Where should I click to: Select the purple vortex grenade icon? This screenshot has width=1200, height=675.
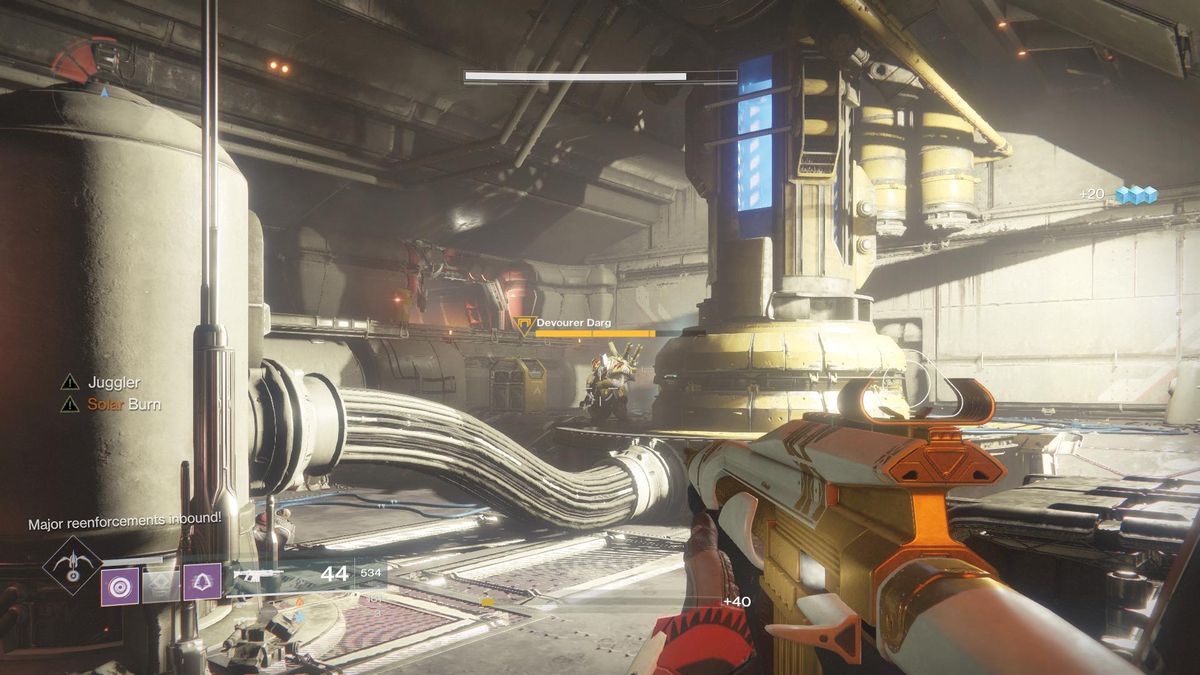tap(120, 586)
